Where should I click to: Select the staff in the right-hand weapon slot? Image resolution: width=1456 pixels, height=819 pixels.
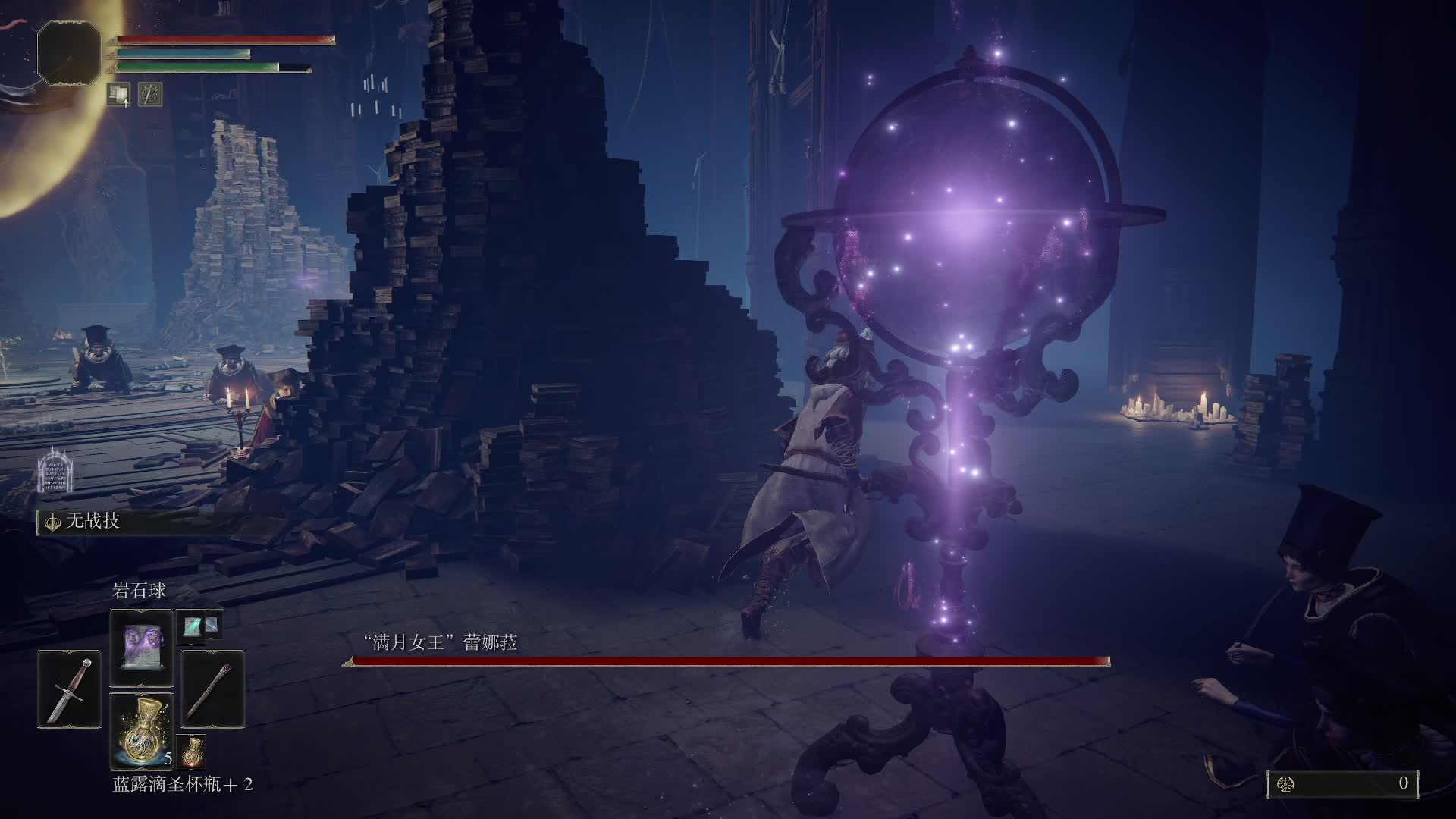pos(213,690)
